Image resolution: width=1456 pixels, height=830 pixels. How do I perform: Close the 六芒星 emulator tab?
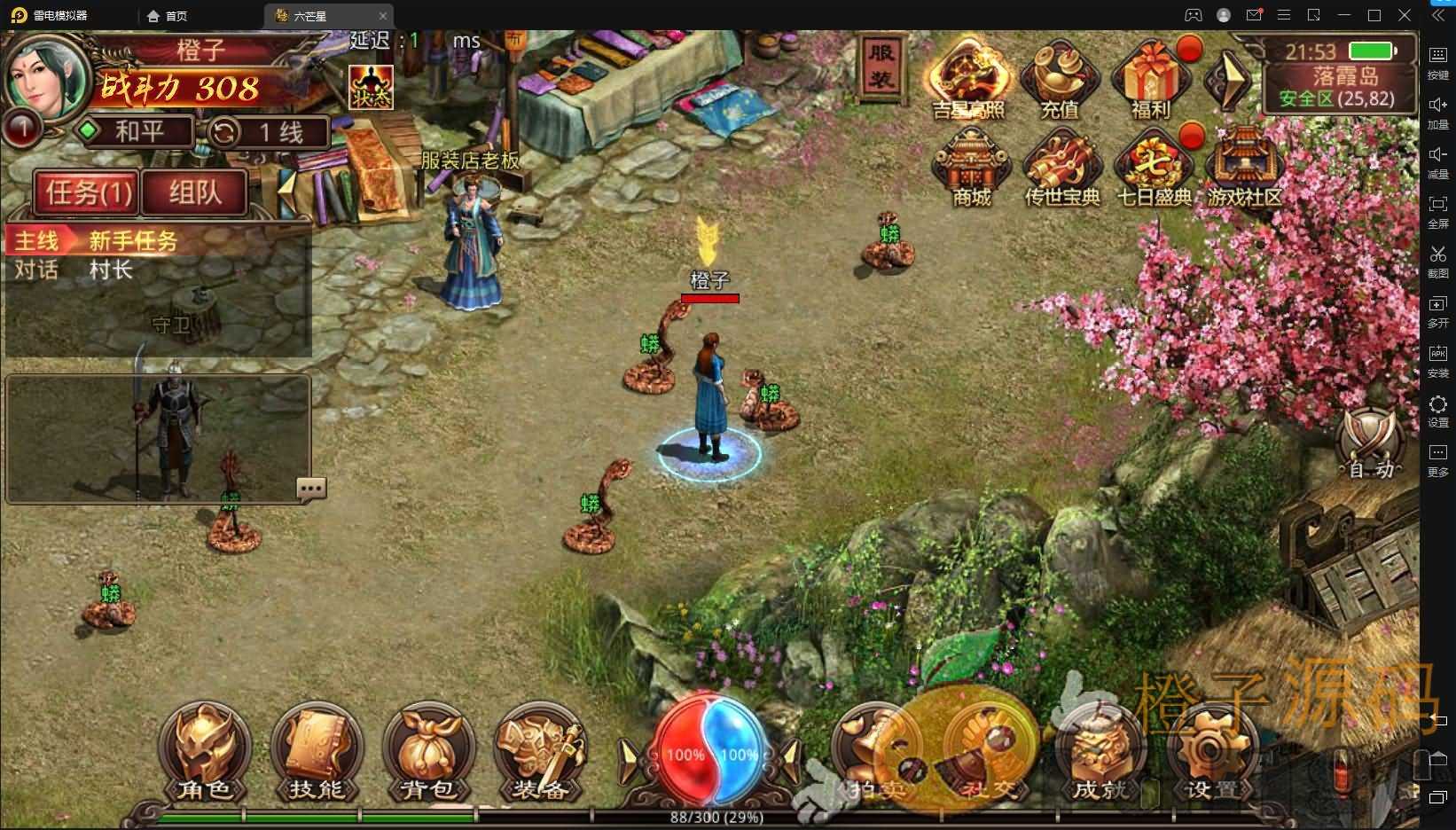coord(383,16)
